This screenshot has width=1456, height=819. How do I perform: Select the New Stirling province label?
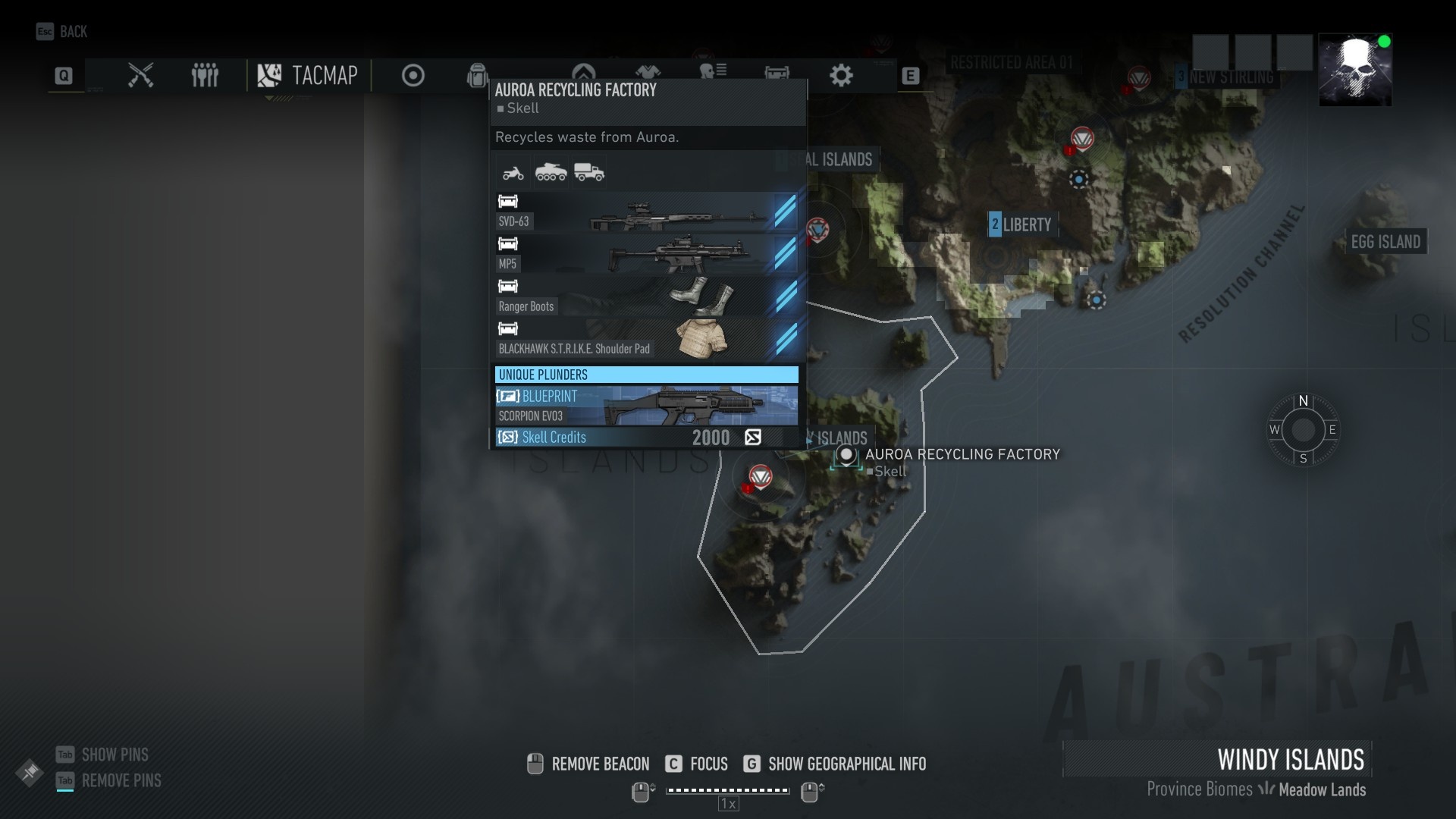[x=1230, y=77]
